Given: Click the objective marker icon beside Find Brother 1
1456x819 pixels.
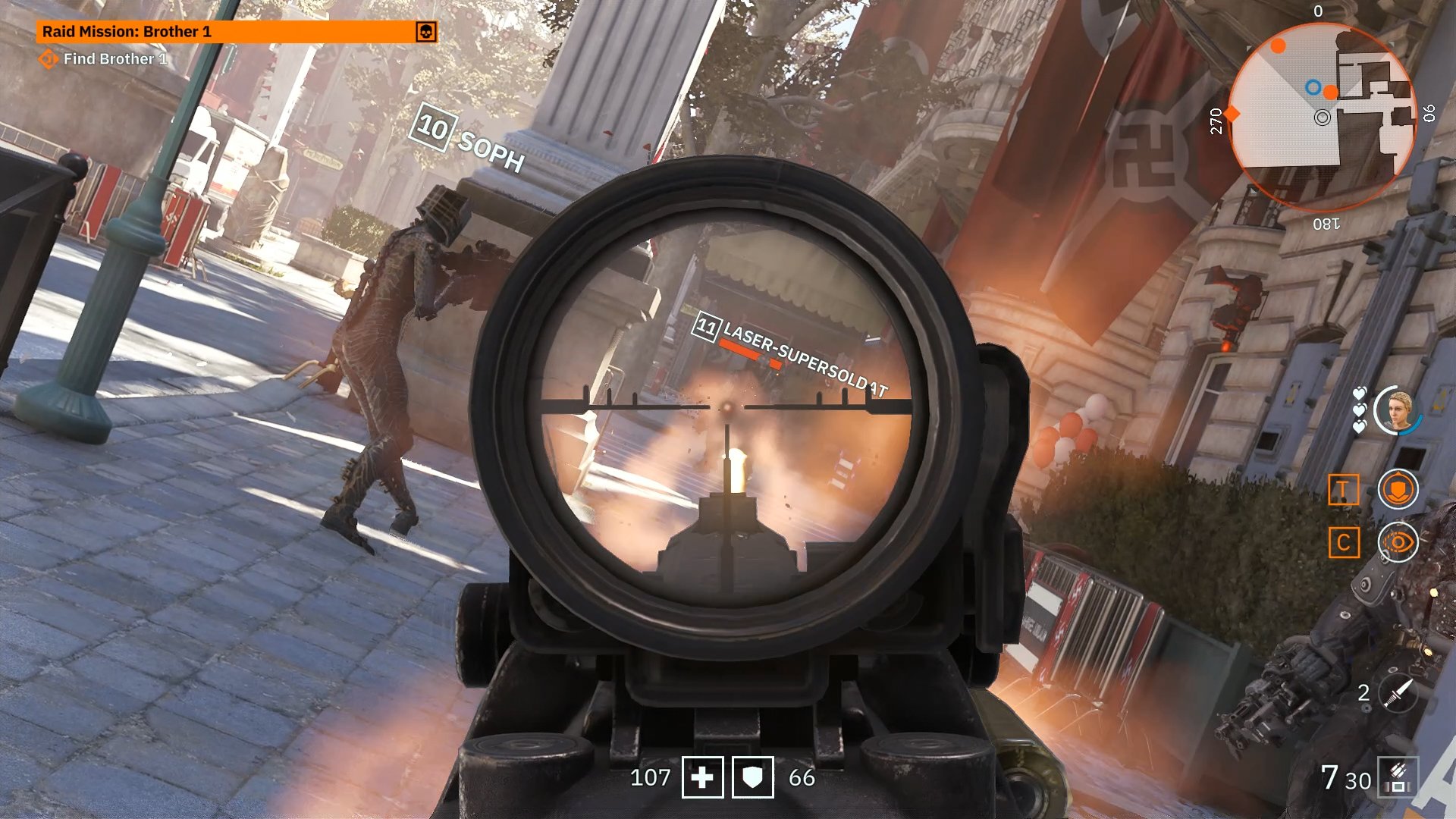Looking at the screenshot, I should coord(51,58).
